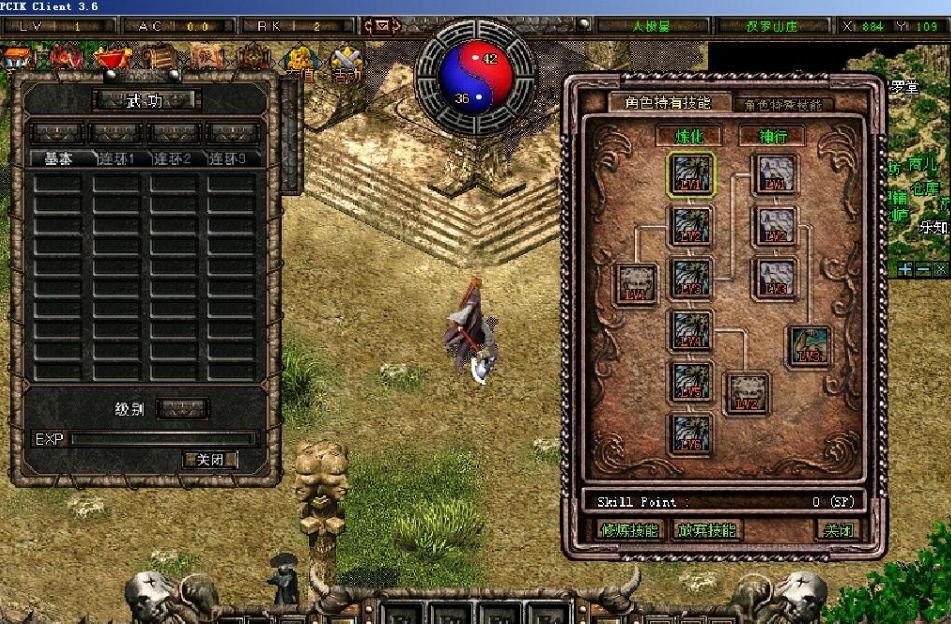Click the 放弃技能 abandon skill button
Screen dimensions: 951x624
pos(705,530)
